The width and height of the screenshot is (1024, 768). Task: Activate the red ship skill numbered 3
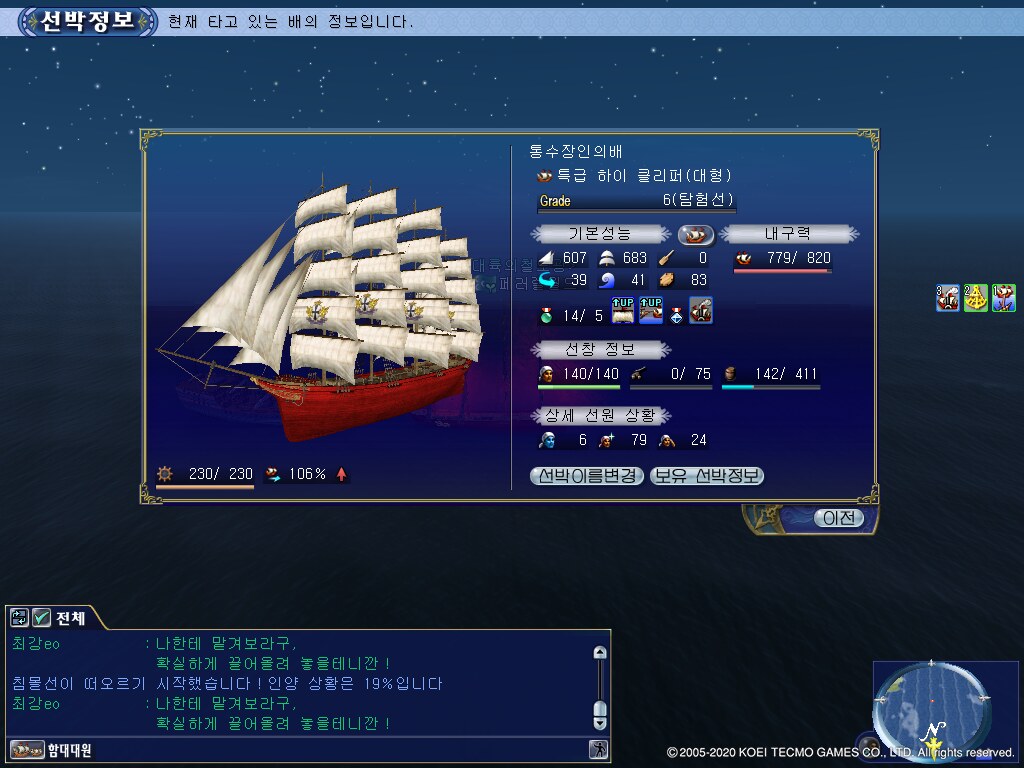coord(948,298)
